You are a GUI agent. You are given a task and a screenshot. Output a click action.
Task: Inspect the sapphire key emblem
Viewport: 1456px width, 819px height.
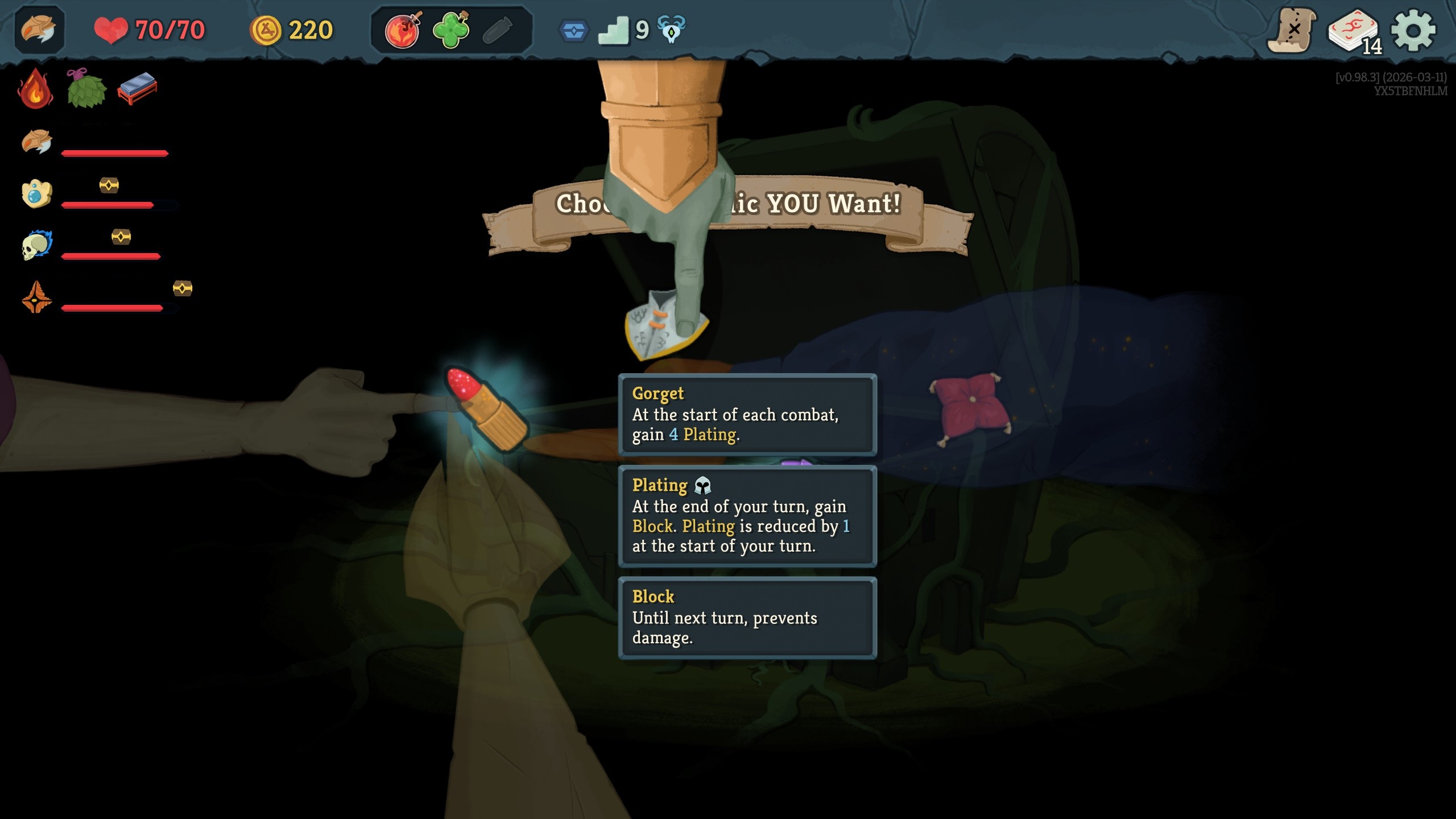click(x=576, y=30)
